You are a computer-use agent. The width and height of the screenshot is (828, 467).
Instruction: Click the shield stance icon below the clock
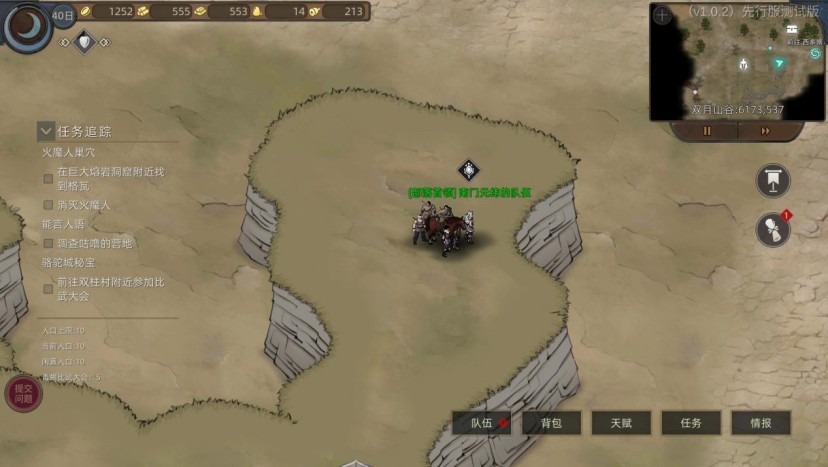pos(85,42)
